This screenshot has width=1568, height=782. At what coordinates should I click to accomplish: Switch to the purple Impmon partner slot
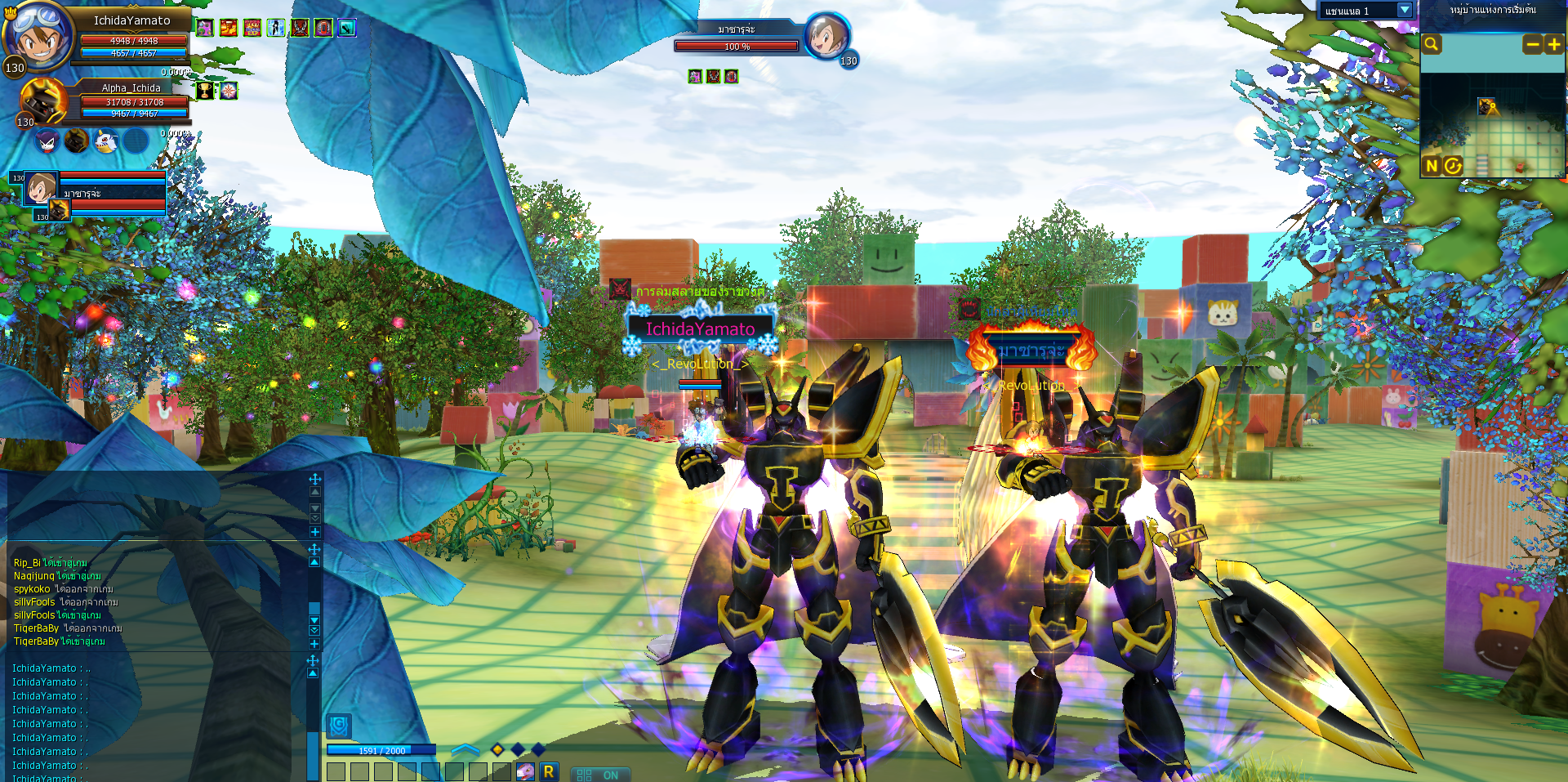tap(48, 141)
